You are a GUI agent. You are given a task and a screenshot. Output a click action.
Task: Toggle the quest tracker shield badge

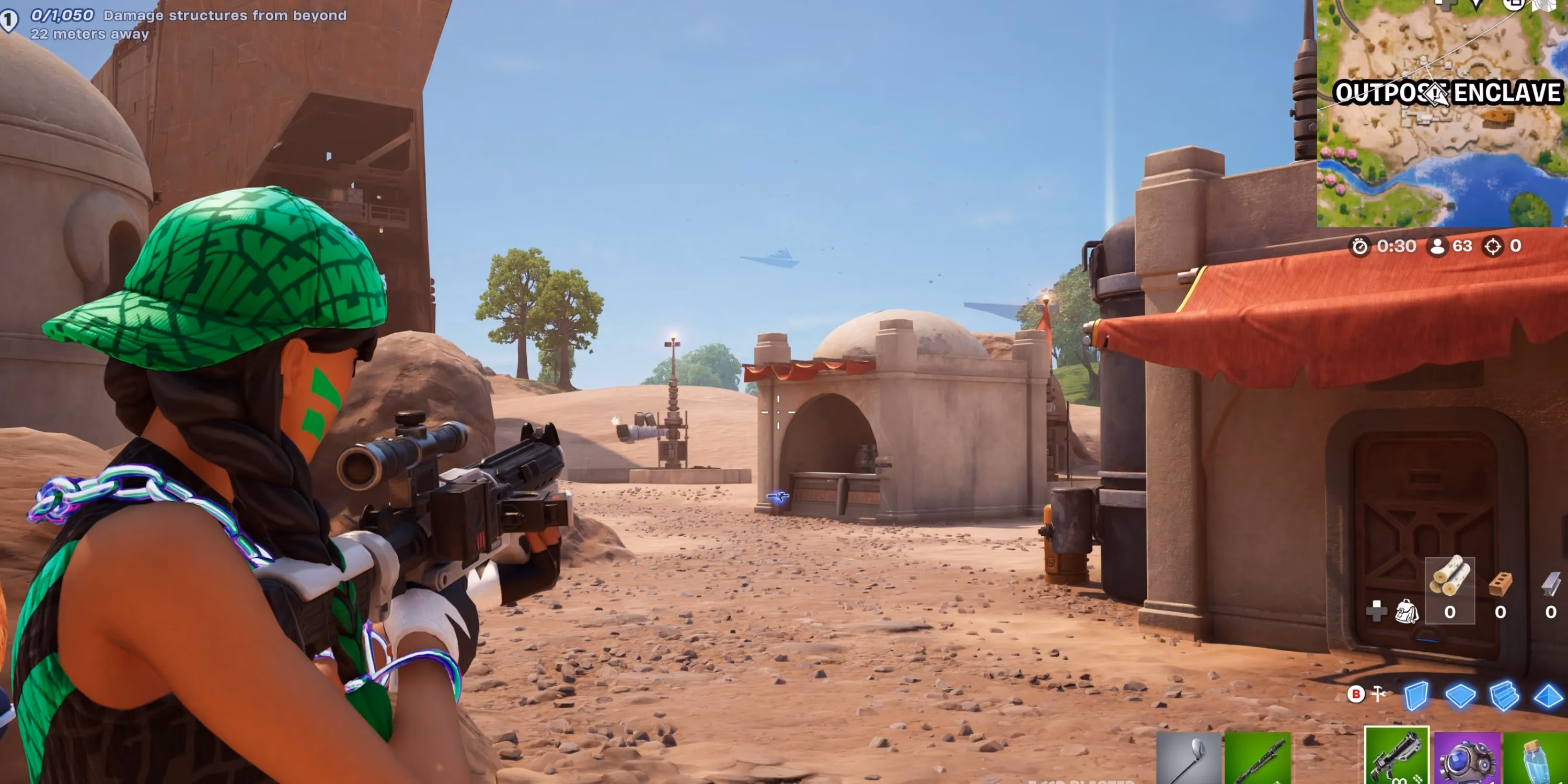coord(8,19)
